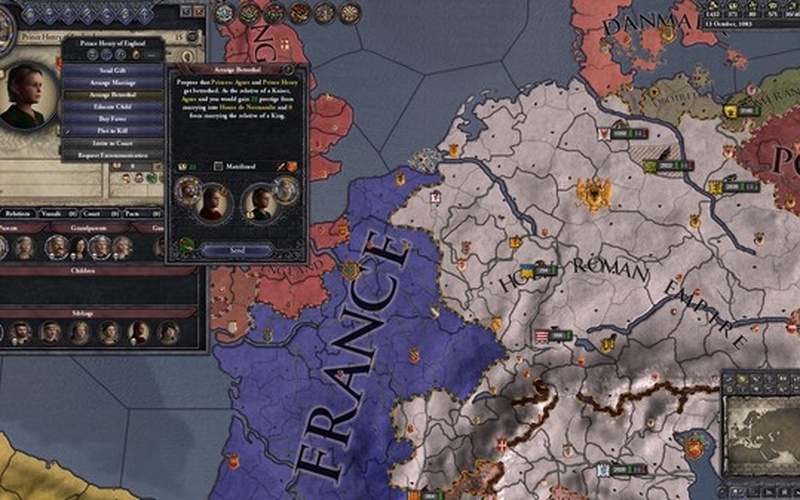Select Invite to Court

point(113,144)
